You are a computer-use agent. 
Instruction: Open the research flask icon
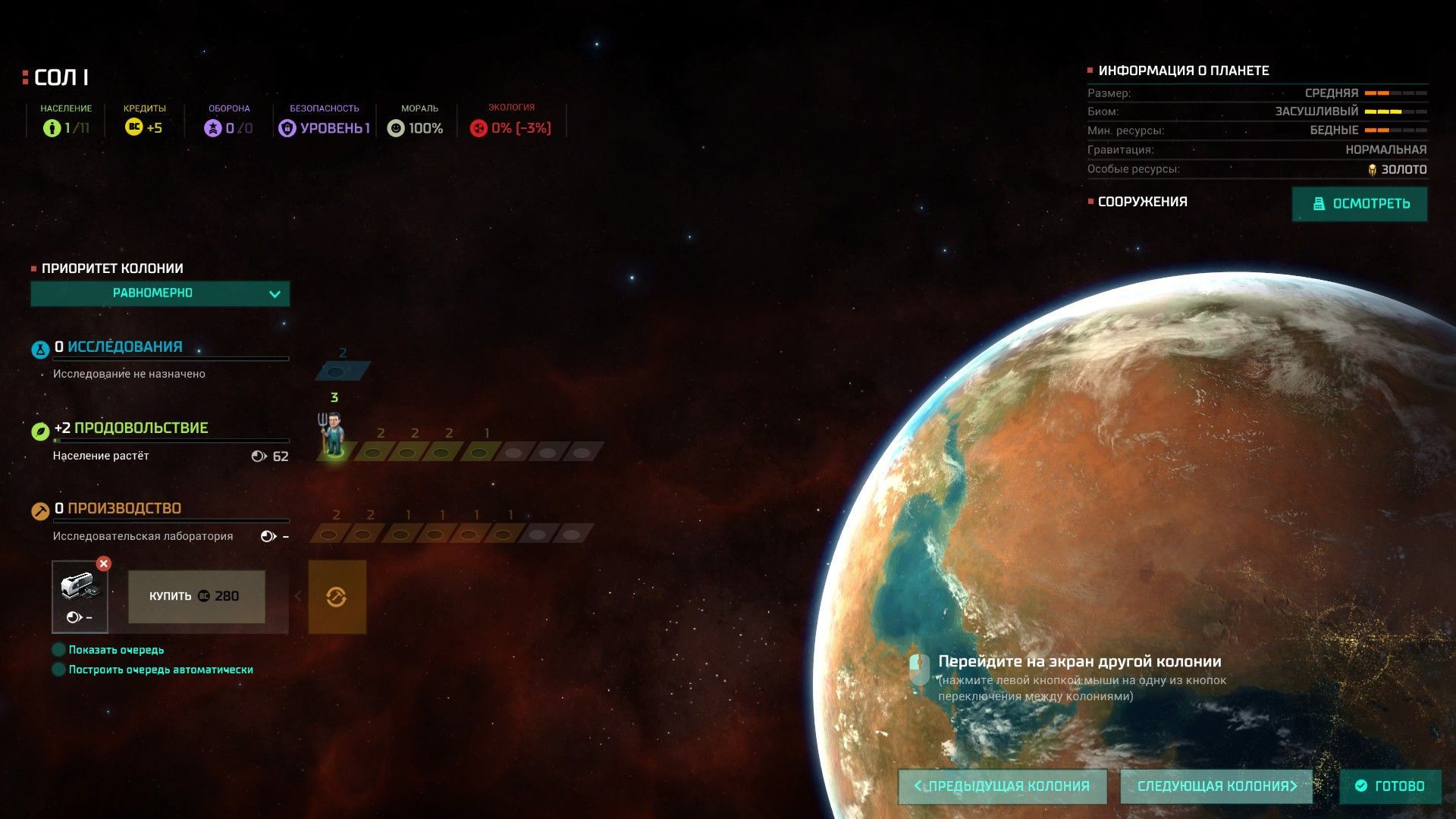tap(40, 350)
